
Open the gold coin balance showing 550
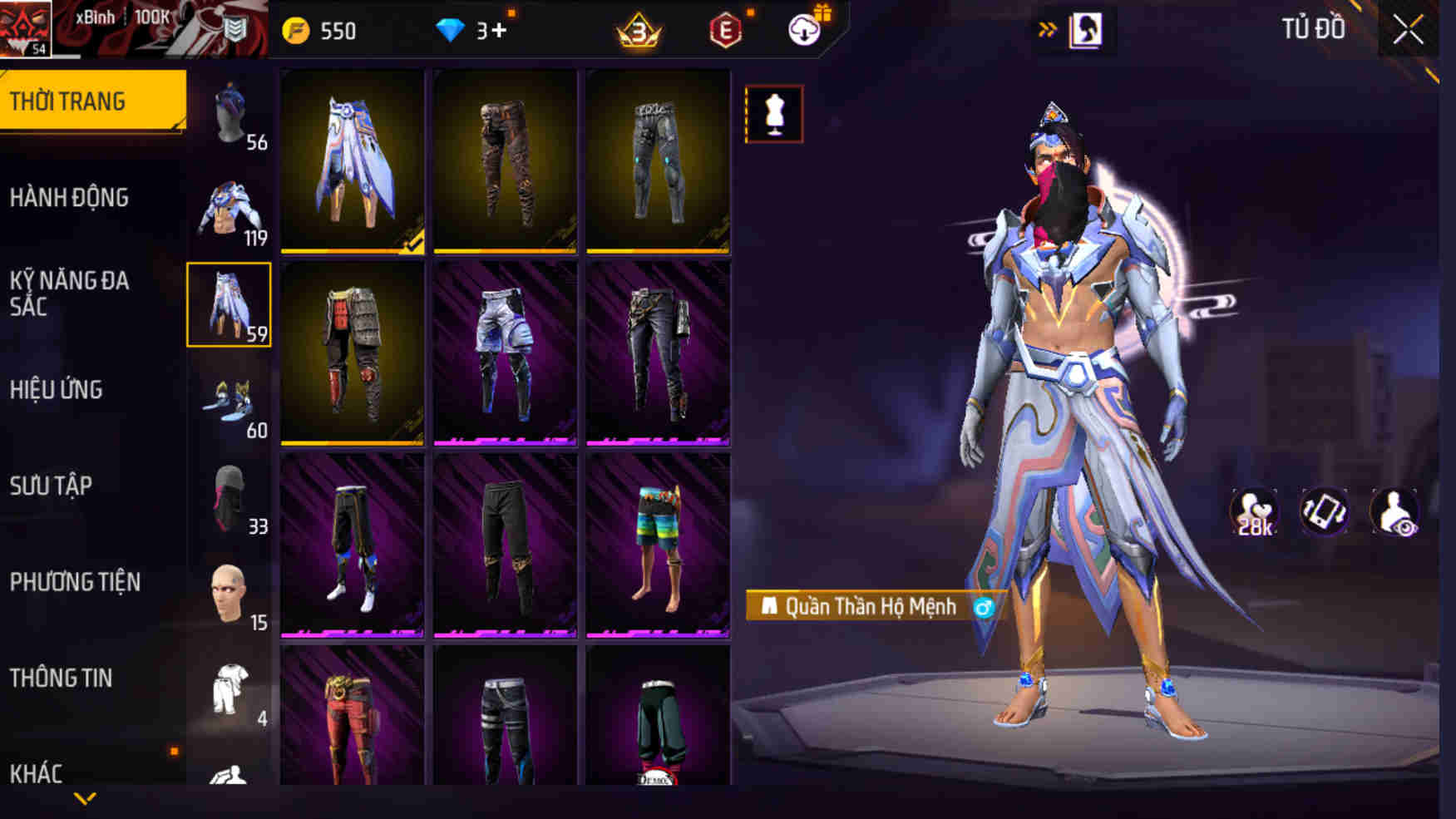pos(320,31)
